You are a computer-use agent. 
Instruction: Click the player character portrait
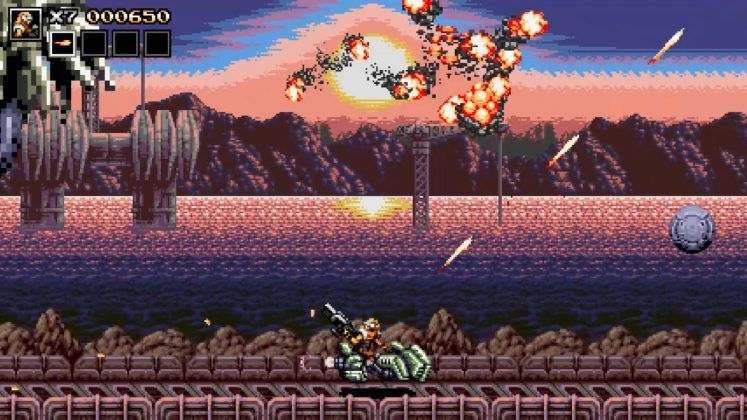(x=27, y=25)
